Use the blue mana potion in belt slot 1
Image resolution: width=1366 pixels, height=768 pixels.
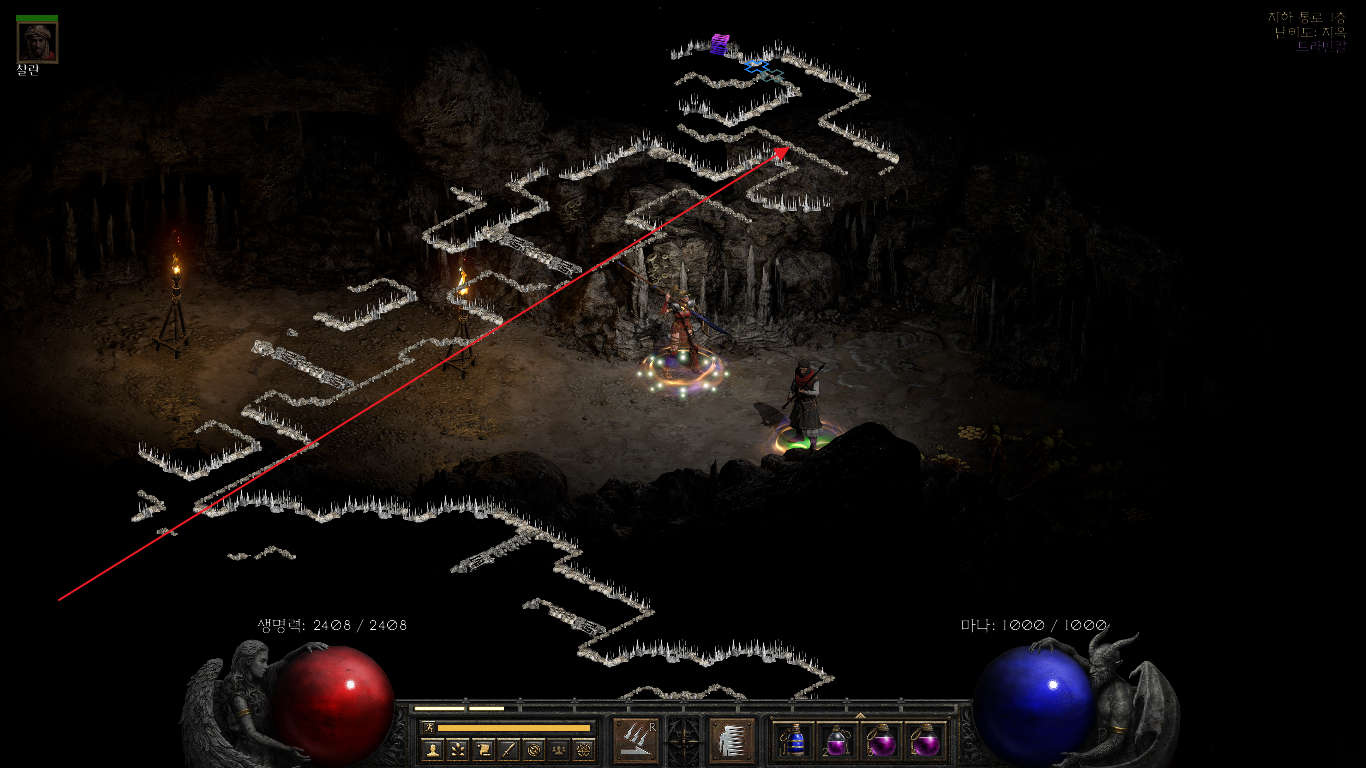coord(794,741)
